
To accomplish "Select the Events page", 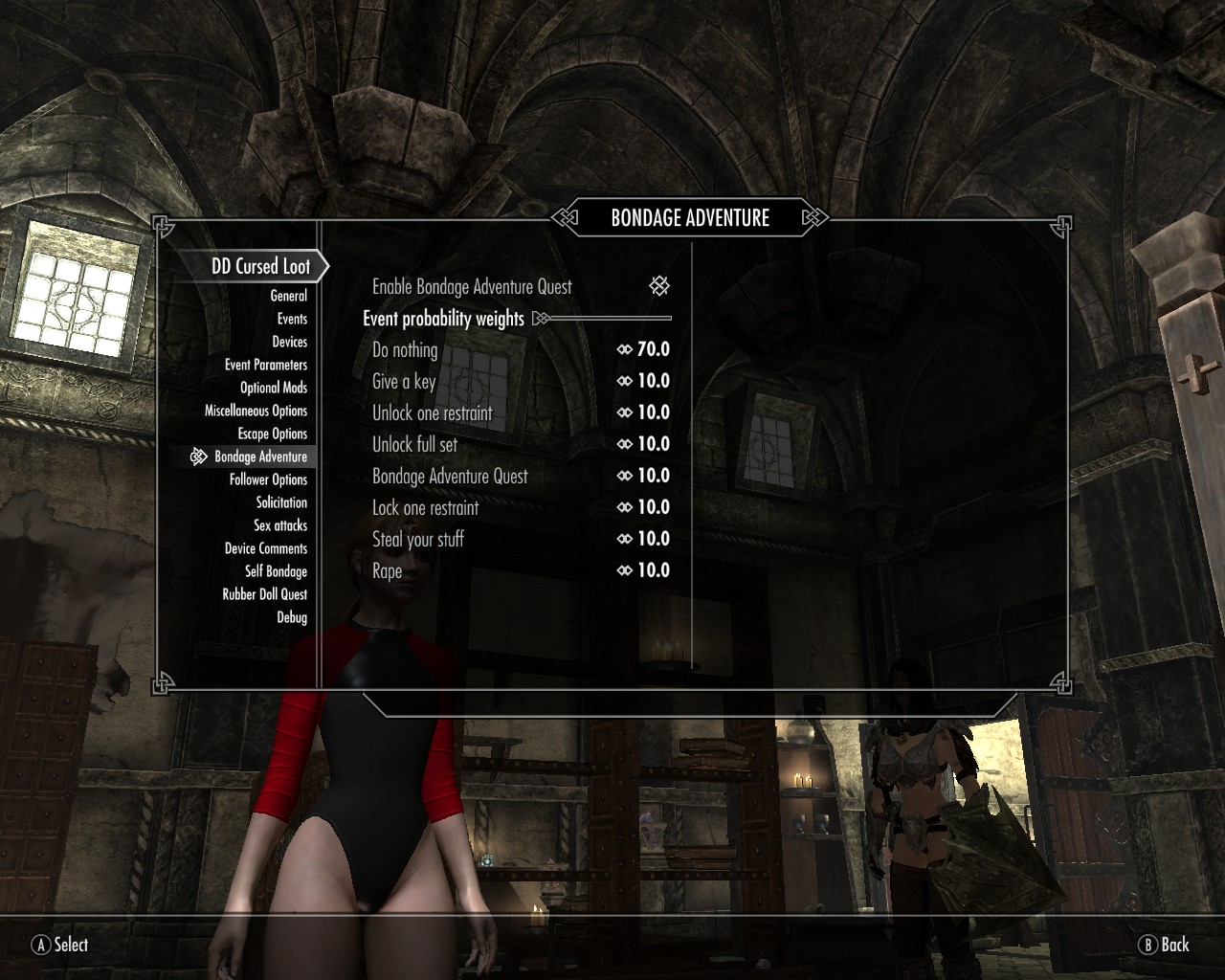I will click(x=292, y=319).
